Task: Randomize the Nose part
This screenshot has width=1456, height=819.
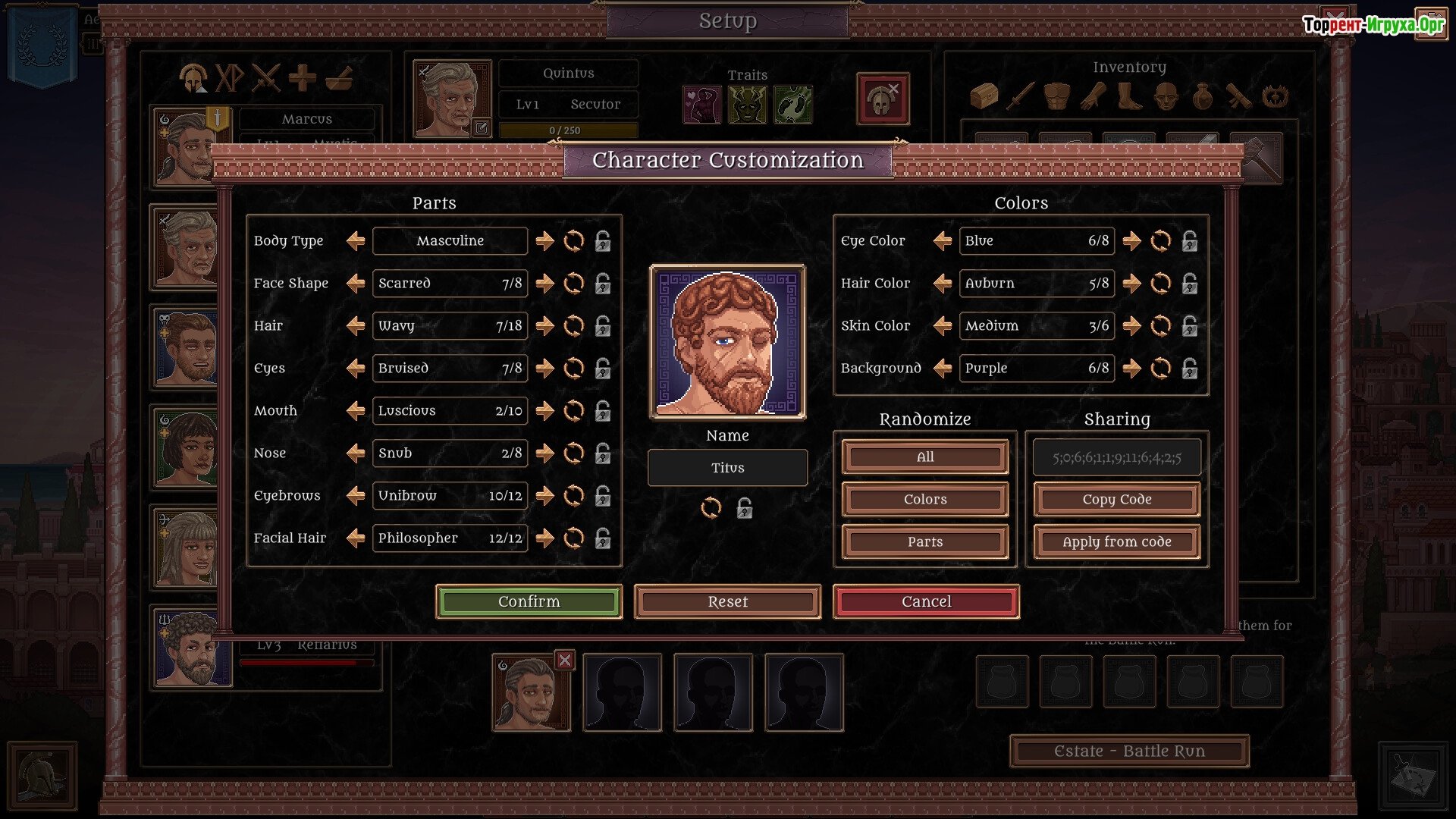Action: coord(574,453)
